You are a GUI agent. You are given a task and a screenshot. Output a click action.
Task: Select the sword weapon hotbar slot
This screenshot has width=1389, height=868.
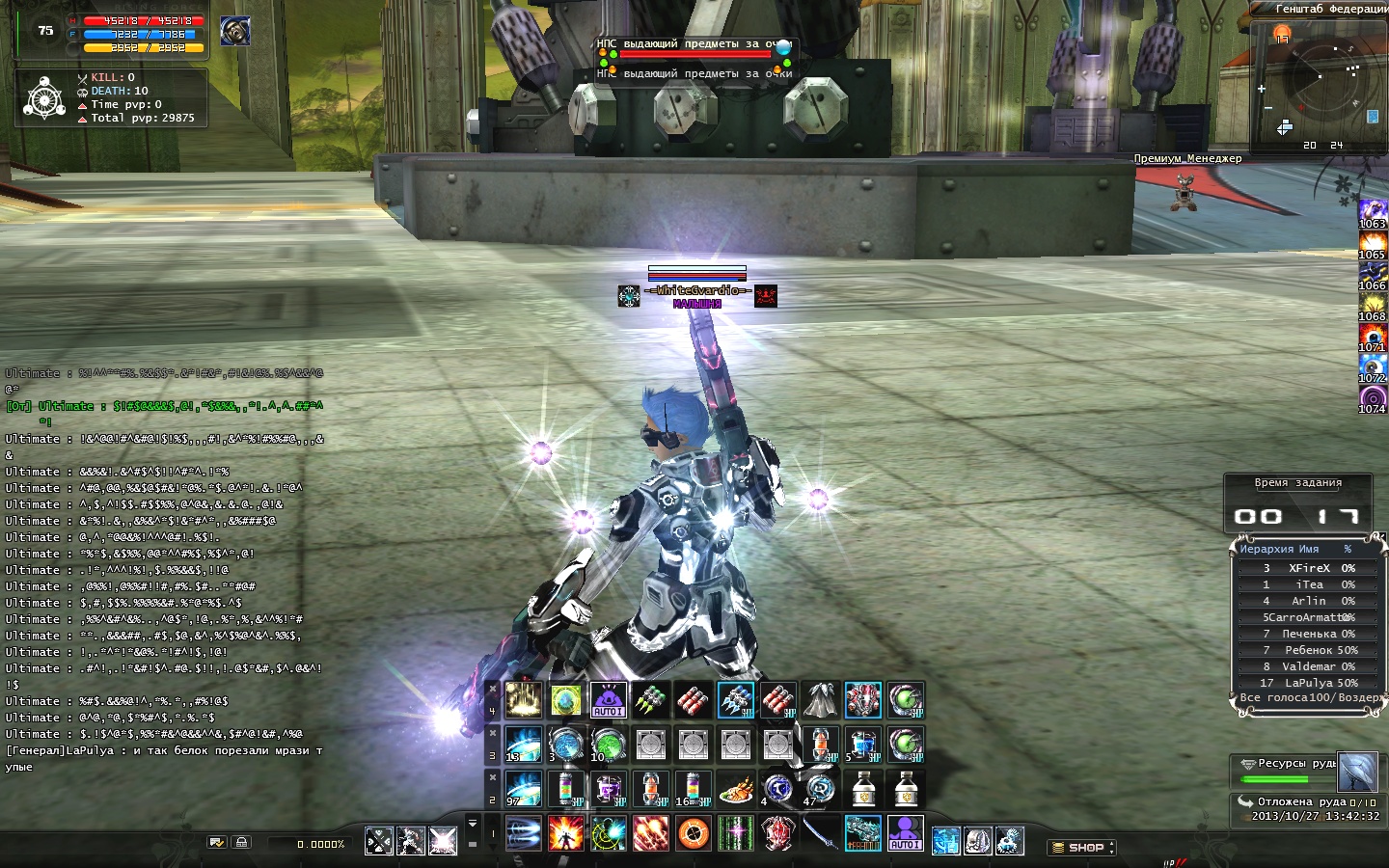pyautogui.click(x=821, y=833)
